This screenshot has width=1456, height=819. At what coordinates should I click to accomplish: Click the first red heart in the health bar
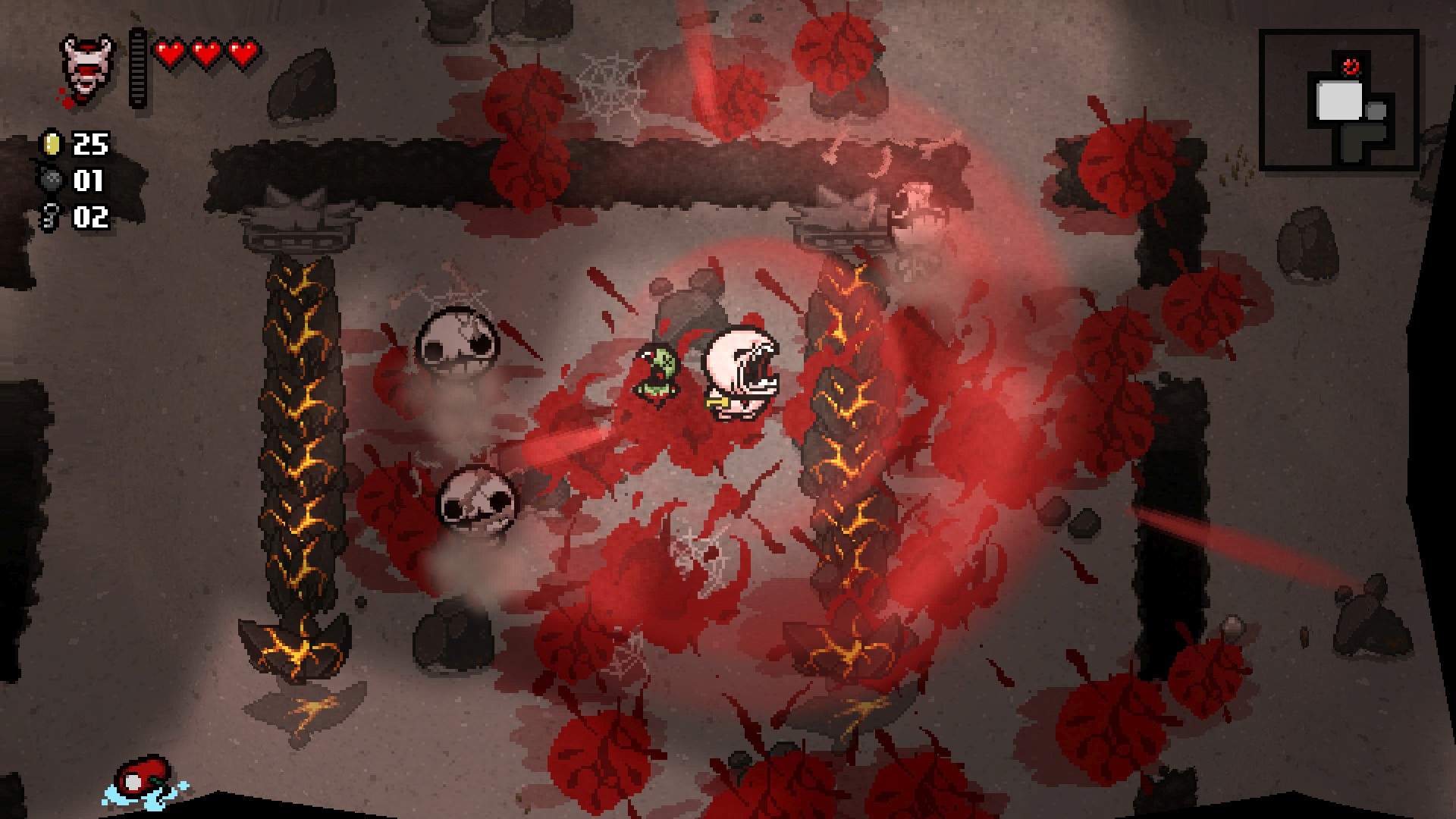(x=168, y=52)
